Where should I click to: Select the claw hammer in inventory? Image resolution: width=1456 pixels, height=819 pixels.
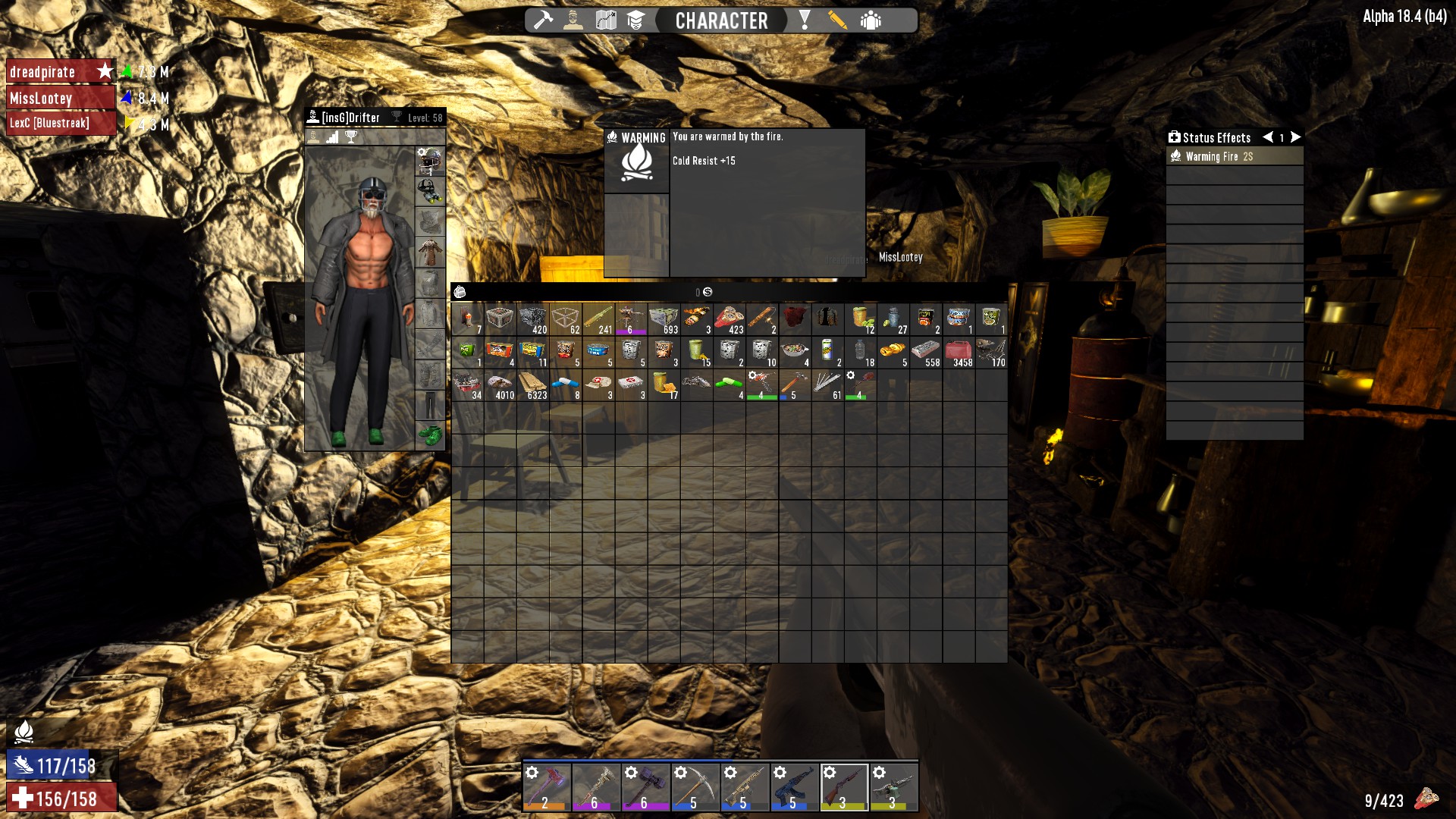[794, 385]
